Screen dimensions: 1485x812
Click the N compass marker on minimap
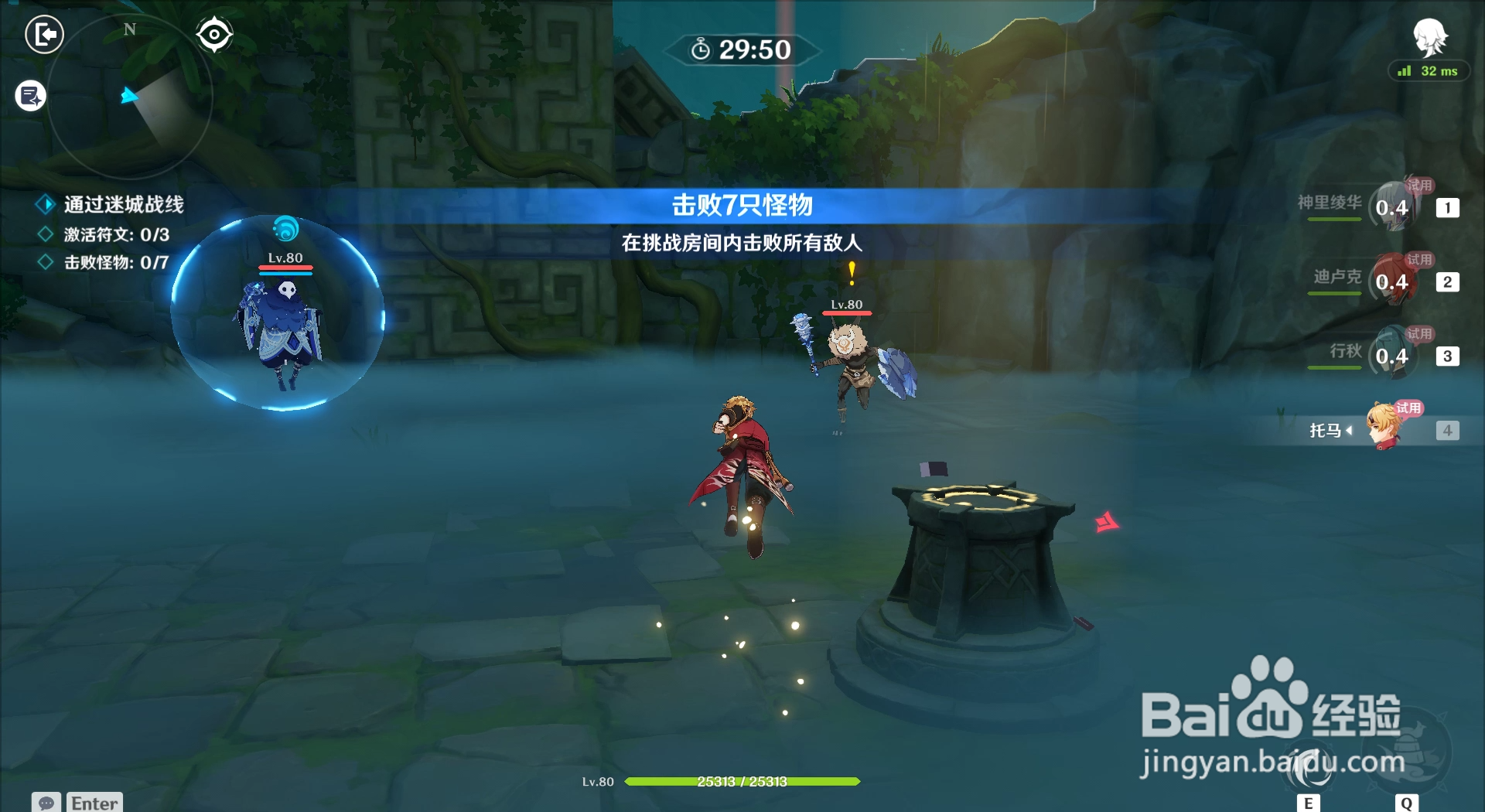point(129,29)
